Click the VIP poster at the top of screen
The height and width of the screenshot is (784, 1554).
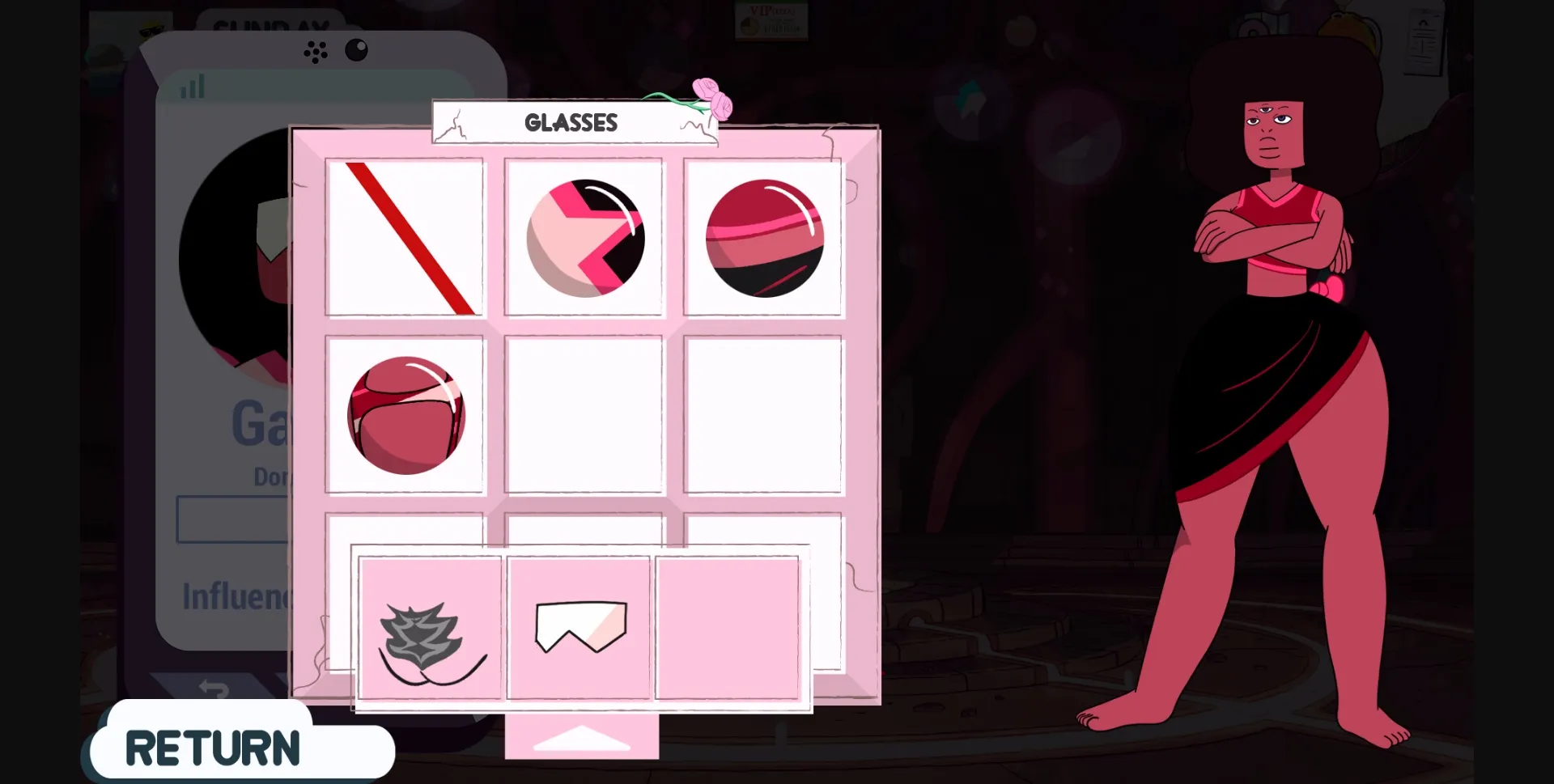[x=771, y=22]
